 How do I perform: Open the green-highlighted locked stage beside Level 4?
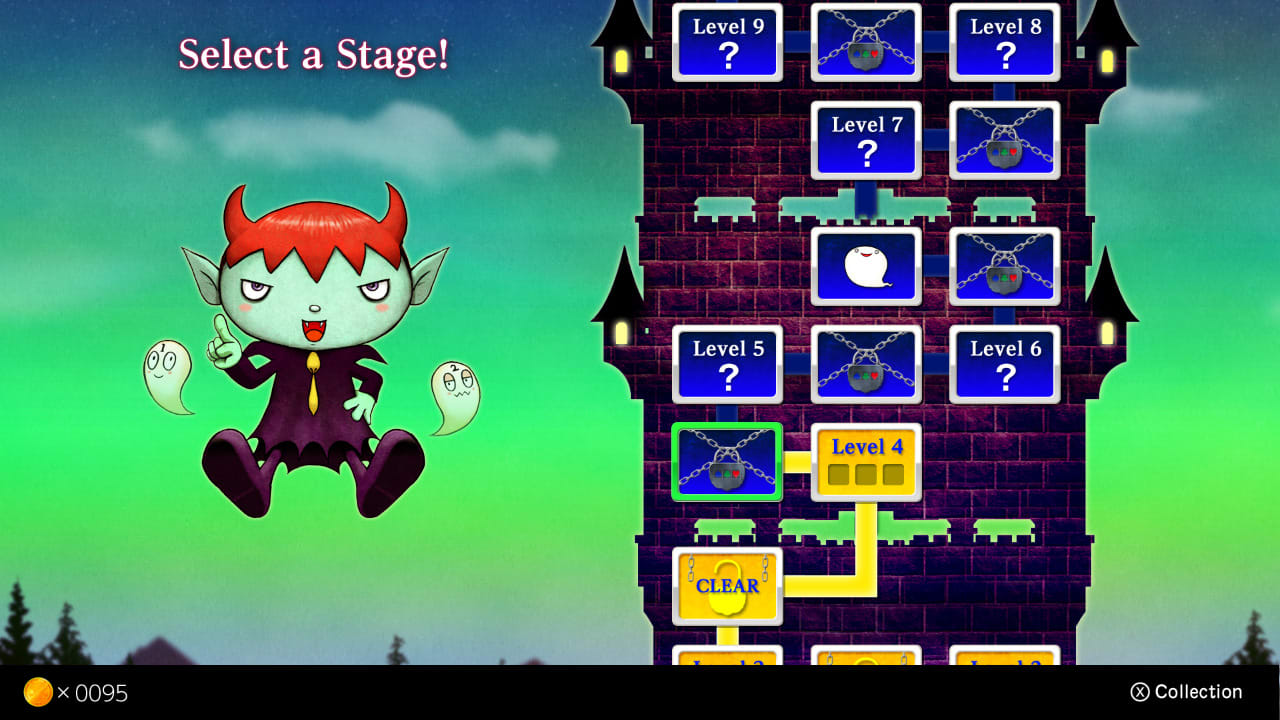click(727, 462)
